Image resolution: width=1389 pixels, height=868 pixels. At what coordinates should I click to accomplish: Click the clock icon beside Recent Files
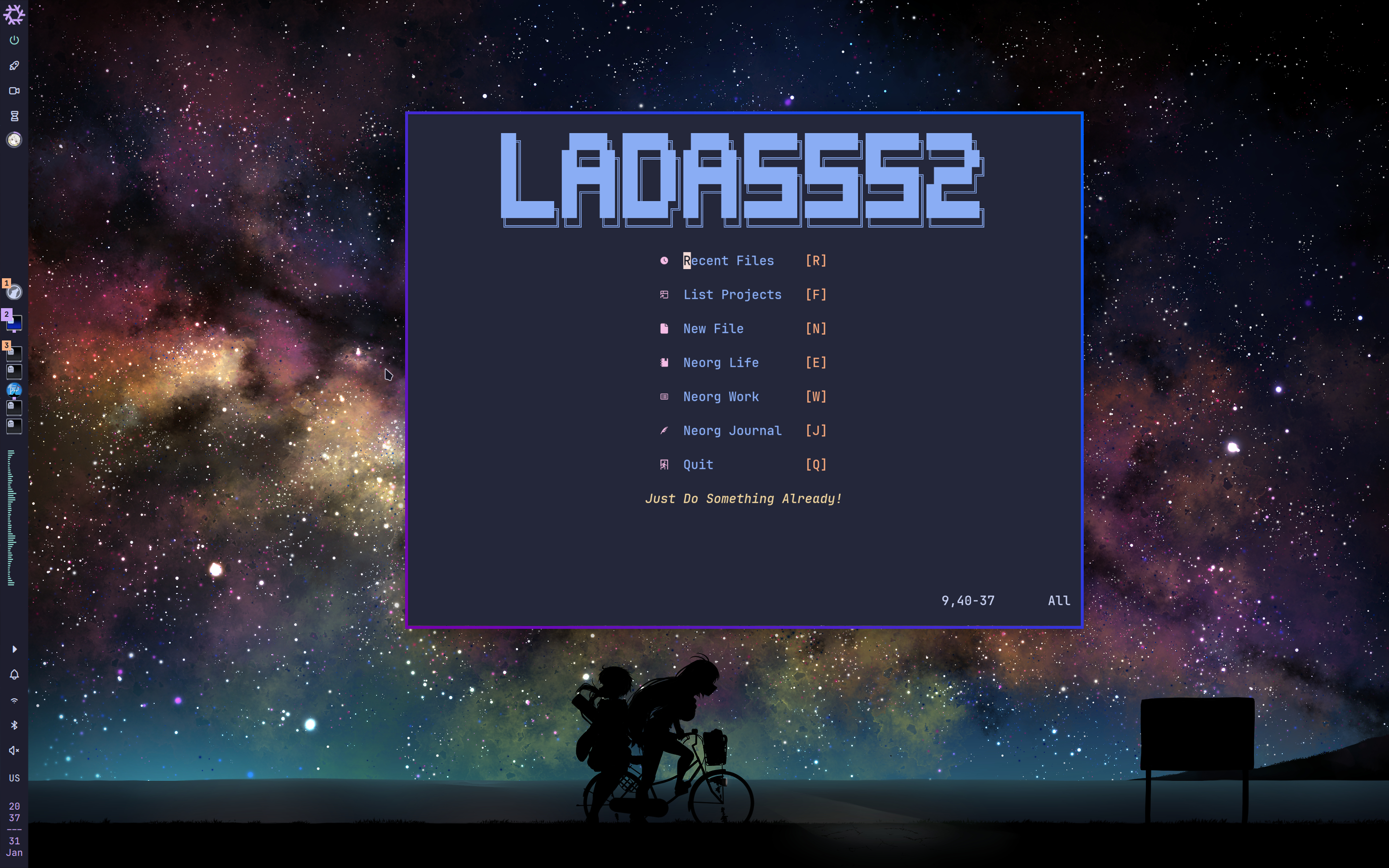pos(664,260)
